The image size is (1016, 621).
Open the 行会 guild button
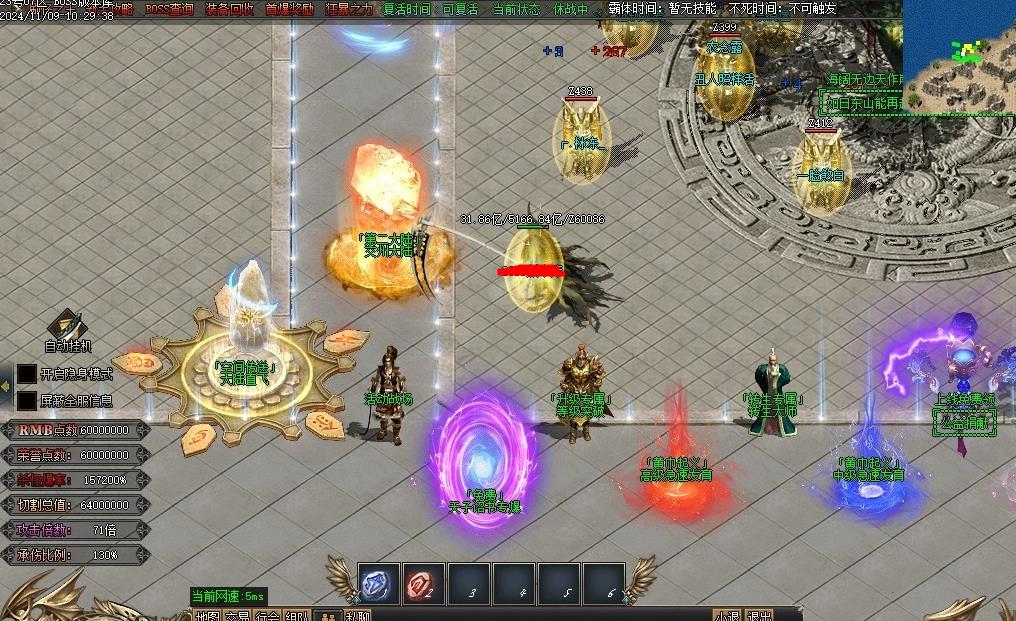[267, 616]
